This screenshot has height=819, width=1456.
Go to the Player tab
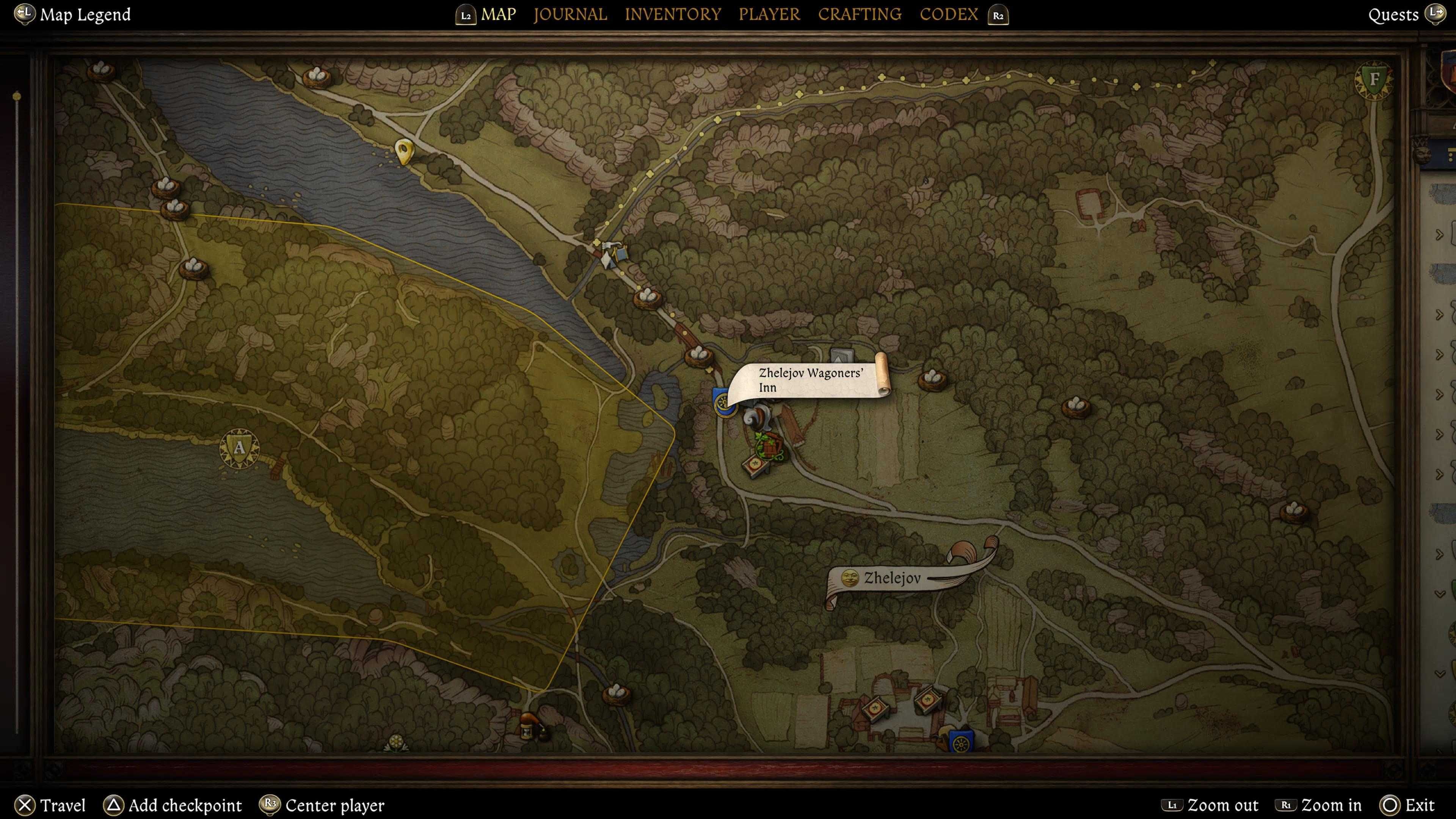point(769,14)
